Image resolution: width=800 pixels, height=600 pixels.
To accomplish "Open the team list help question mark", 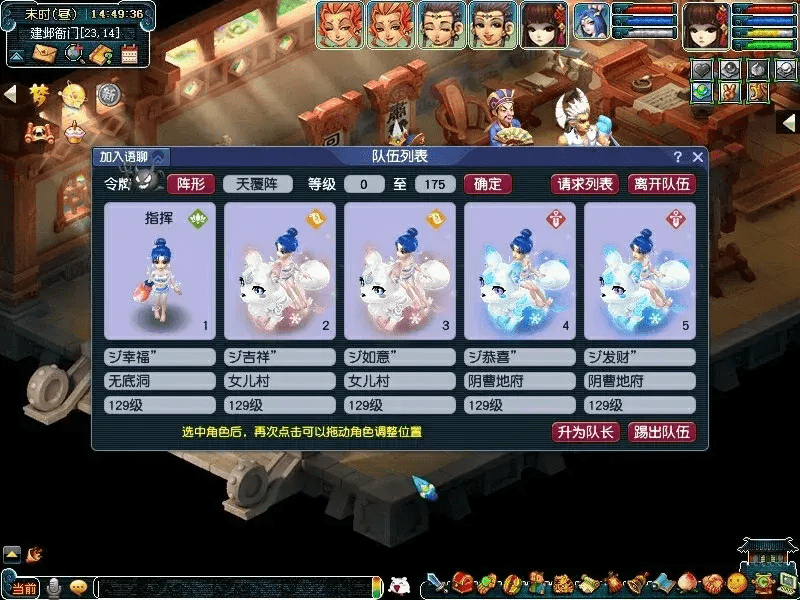I will [677, 157].
